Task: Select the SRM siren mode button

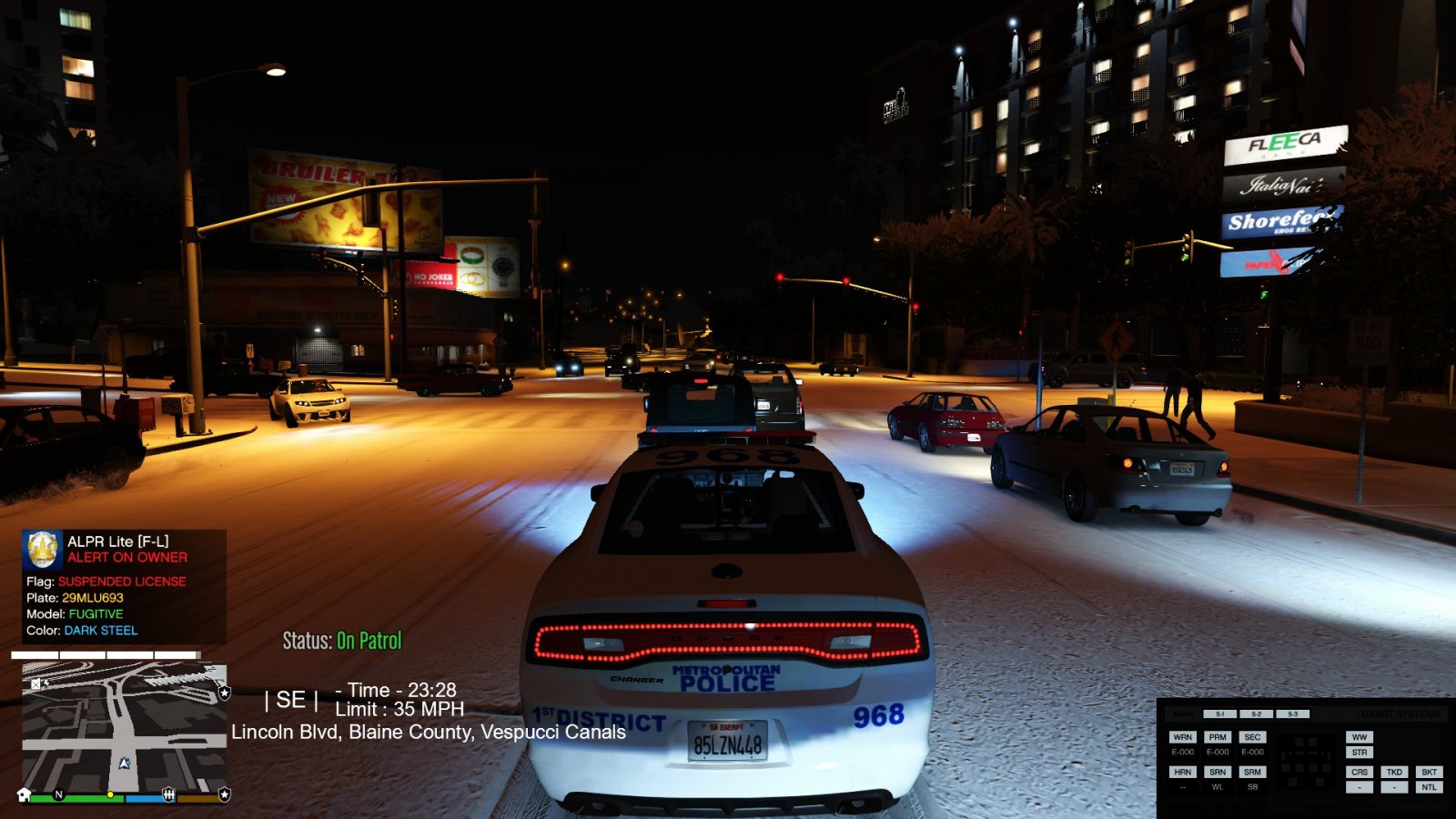Action: pyautogui.click(x=1252, y=772)
